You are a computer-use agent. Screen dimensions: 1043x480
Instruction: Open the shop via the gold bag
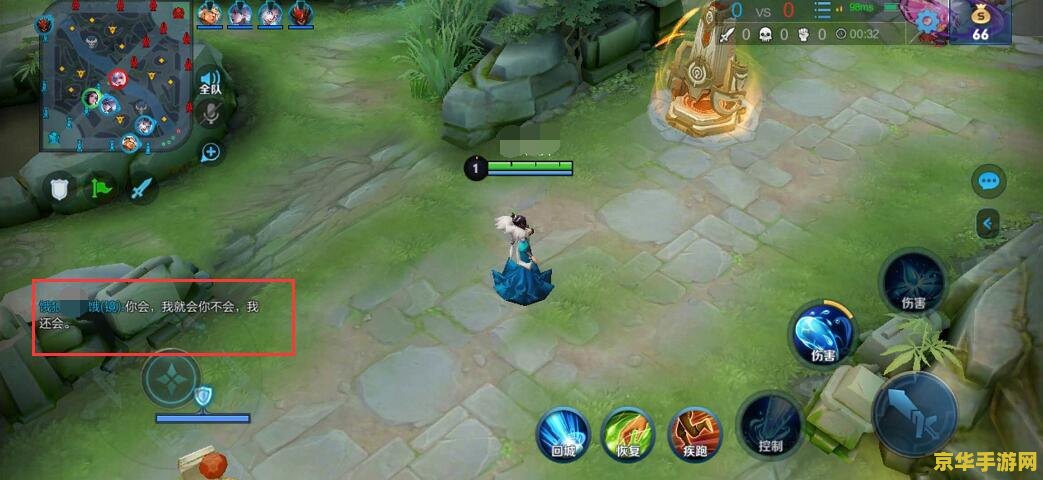tap(980, 20)
